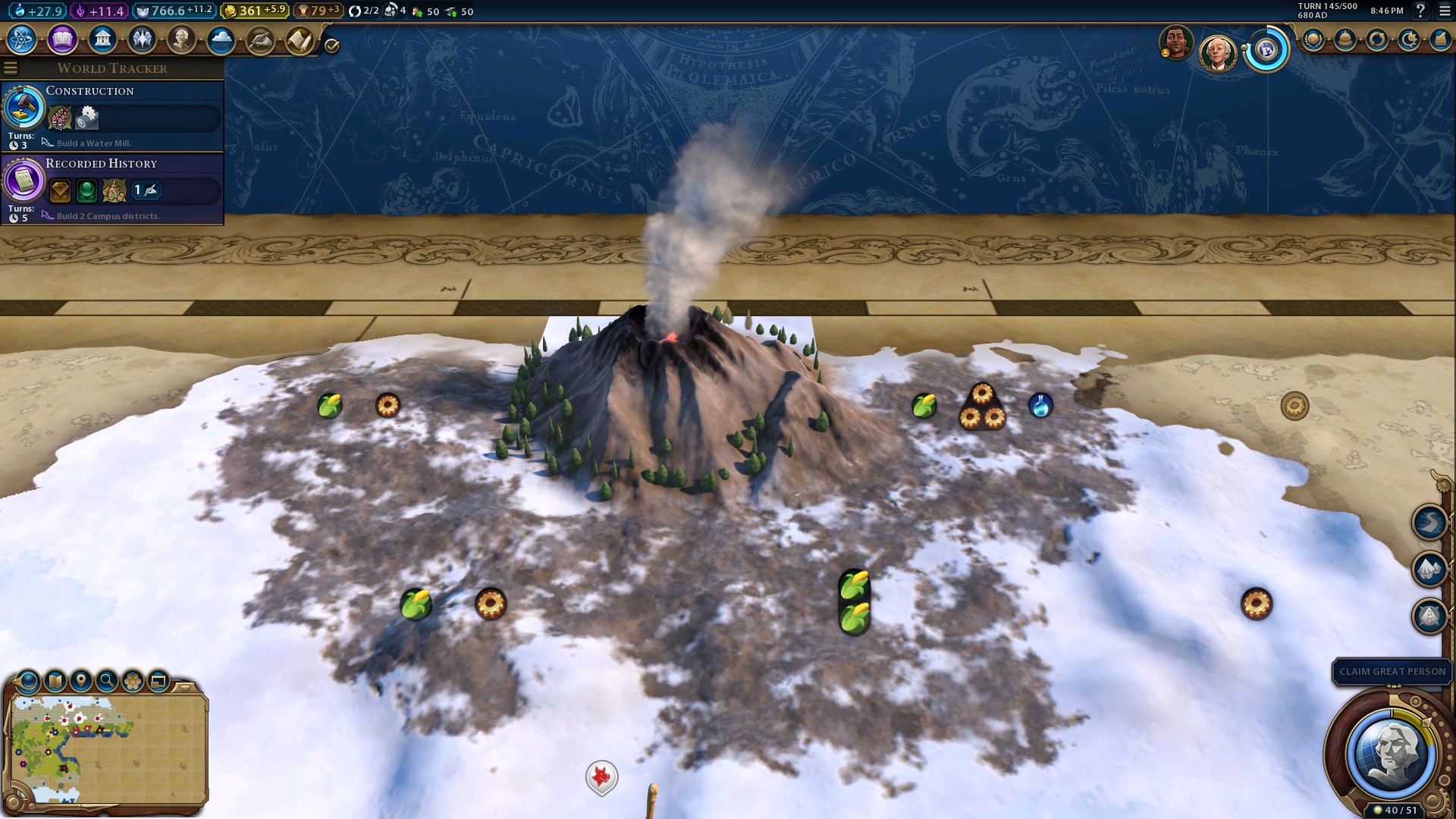1456x819 pixels.
Task: Expand the minimap with its chevron arrow
Action: pyautogui.click(x=184, y=687)
